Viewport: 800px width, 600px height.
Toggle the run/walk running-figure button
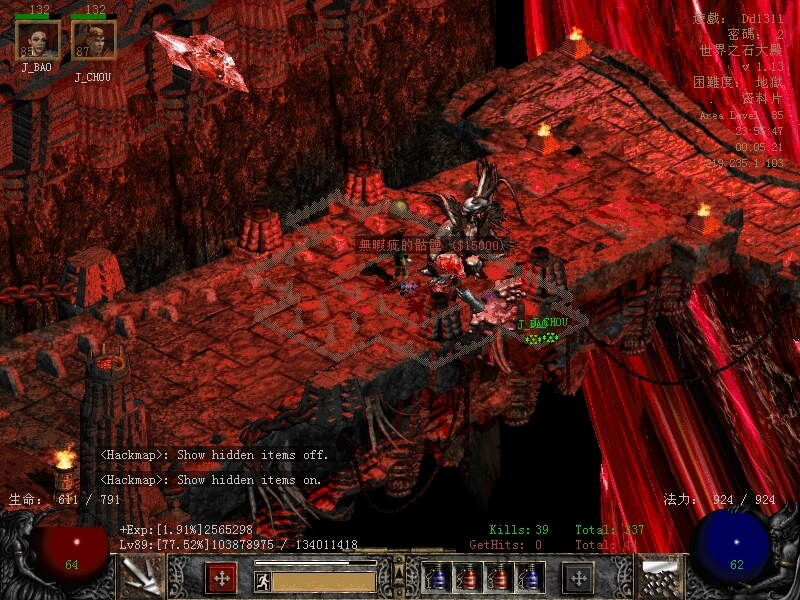tap(263, 581)
